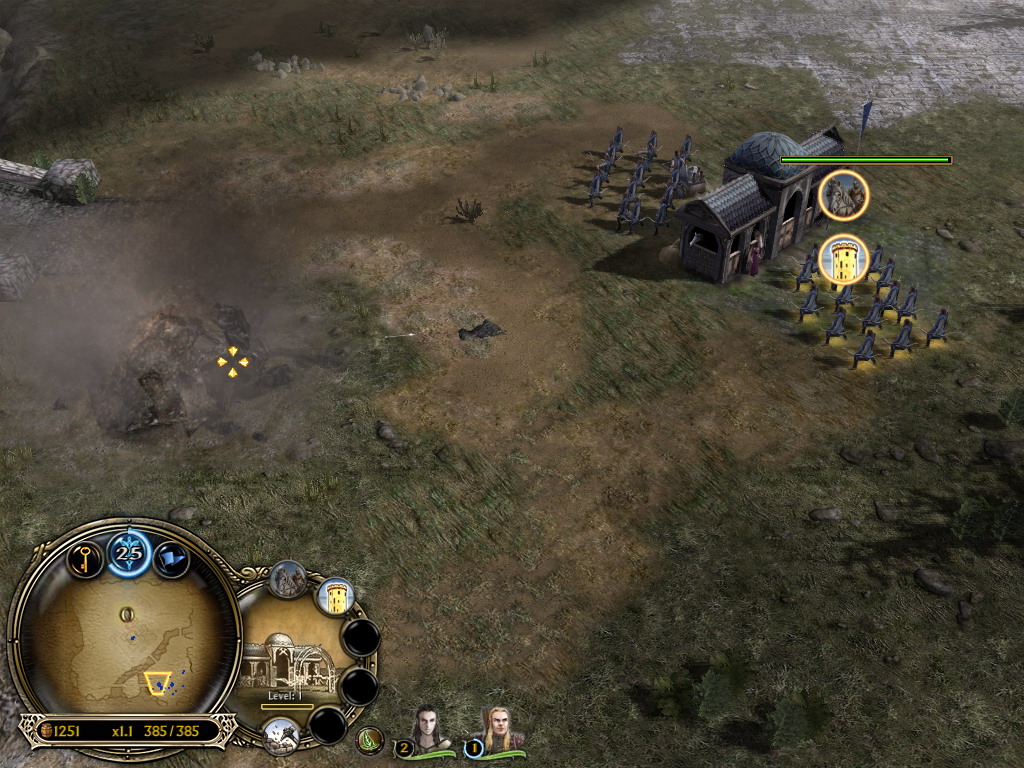Screen dimensions: 1024x768
Task: Select the dark-haired level 2 hero portrait
Action: pyautogui.click(x=429, y=730)
